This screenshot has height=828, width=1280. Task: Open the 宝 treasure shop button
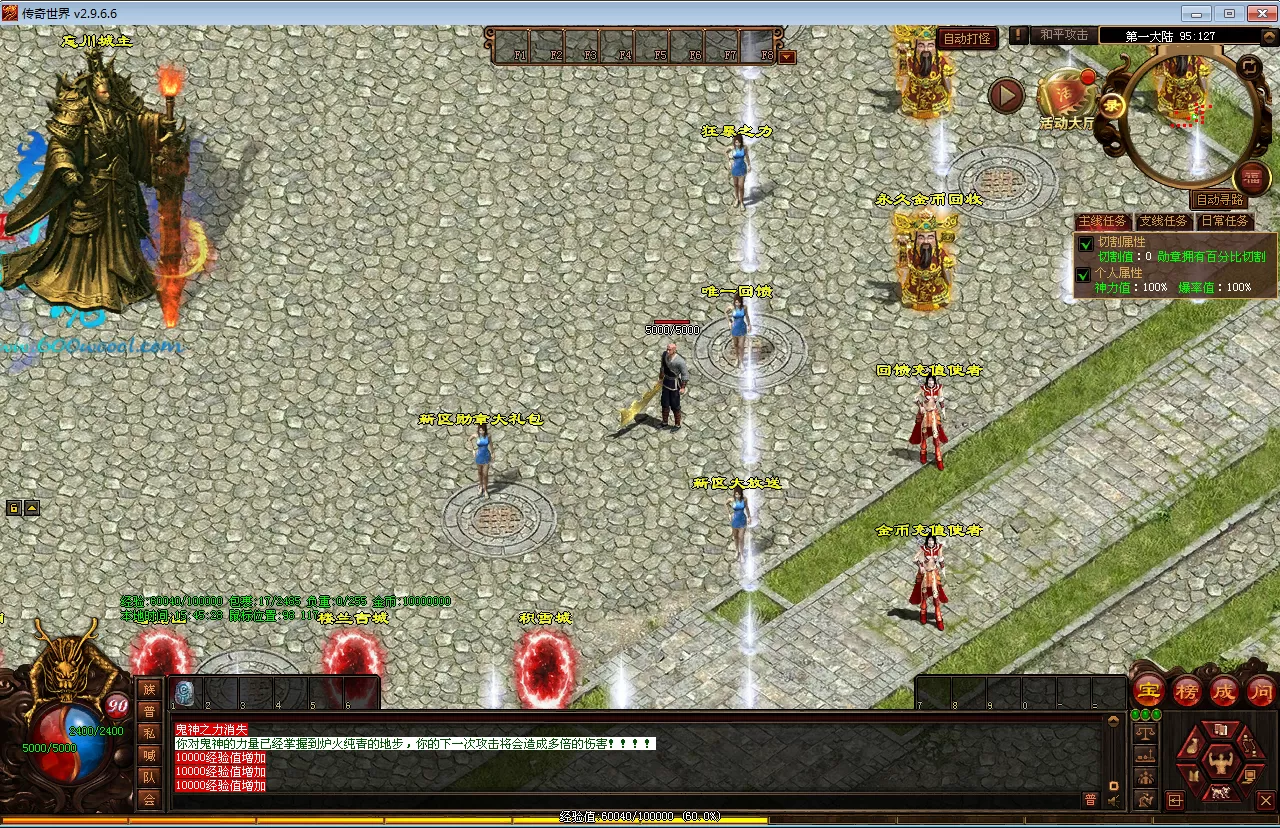coord(1147,690)
